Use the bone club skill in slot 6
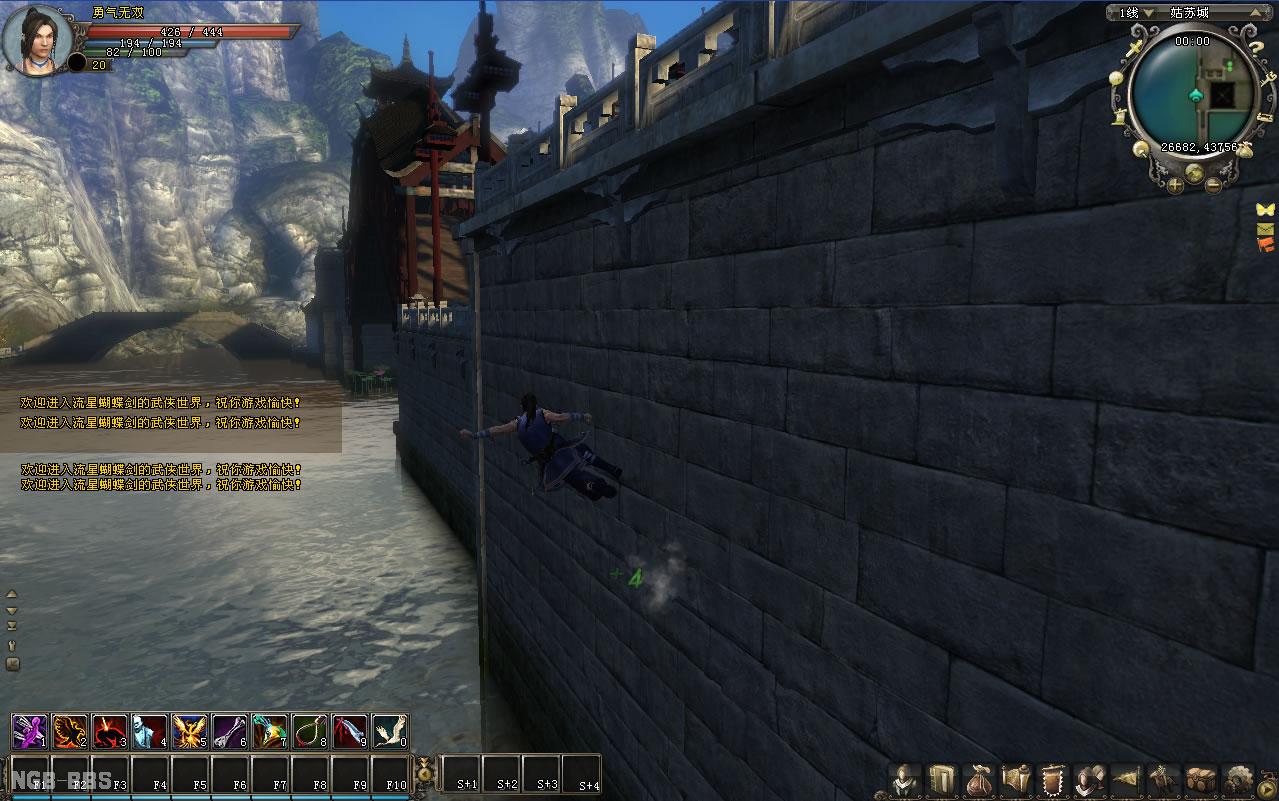Screen dimensions: 1279x801 (230, 732)
